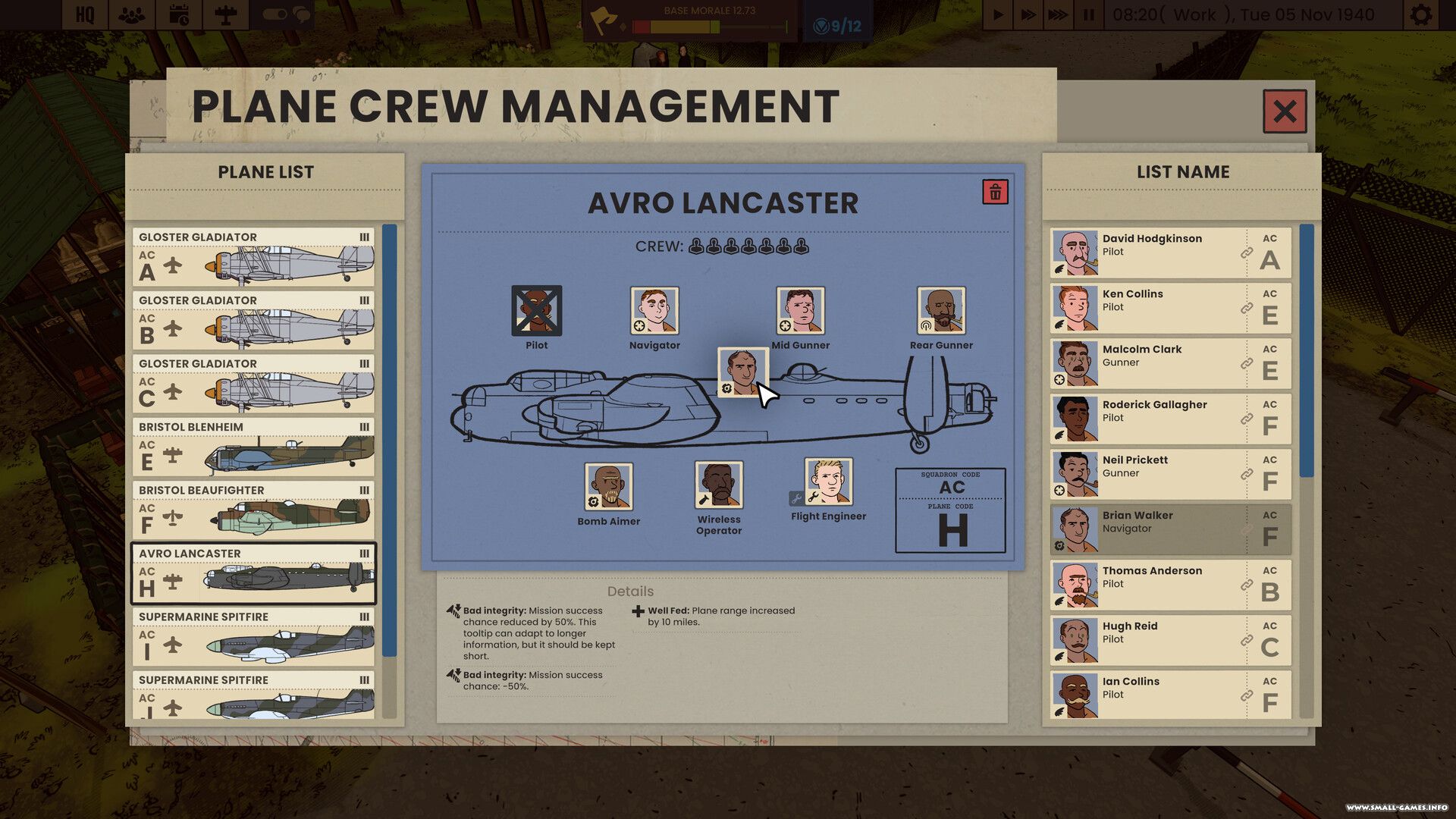1456x819 pixels.
Task: Select Brian Walker the Navigator row
Action: (1170, 529)
